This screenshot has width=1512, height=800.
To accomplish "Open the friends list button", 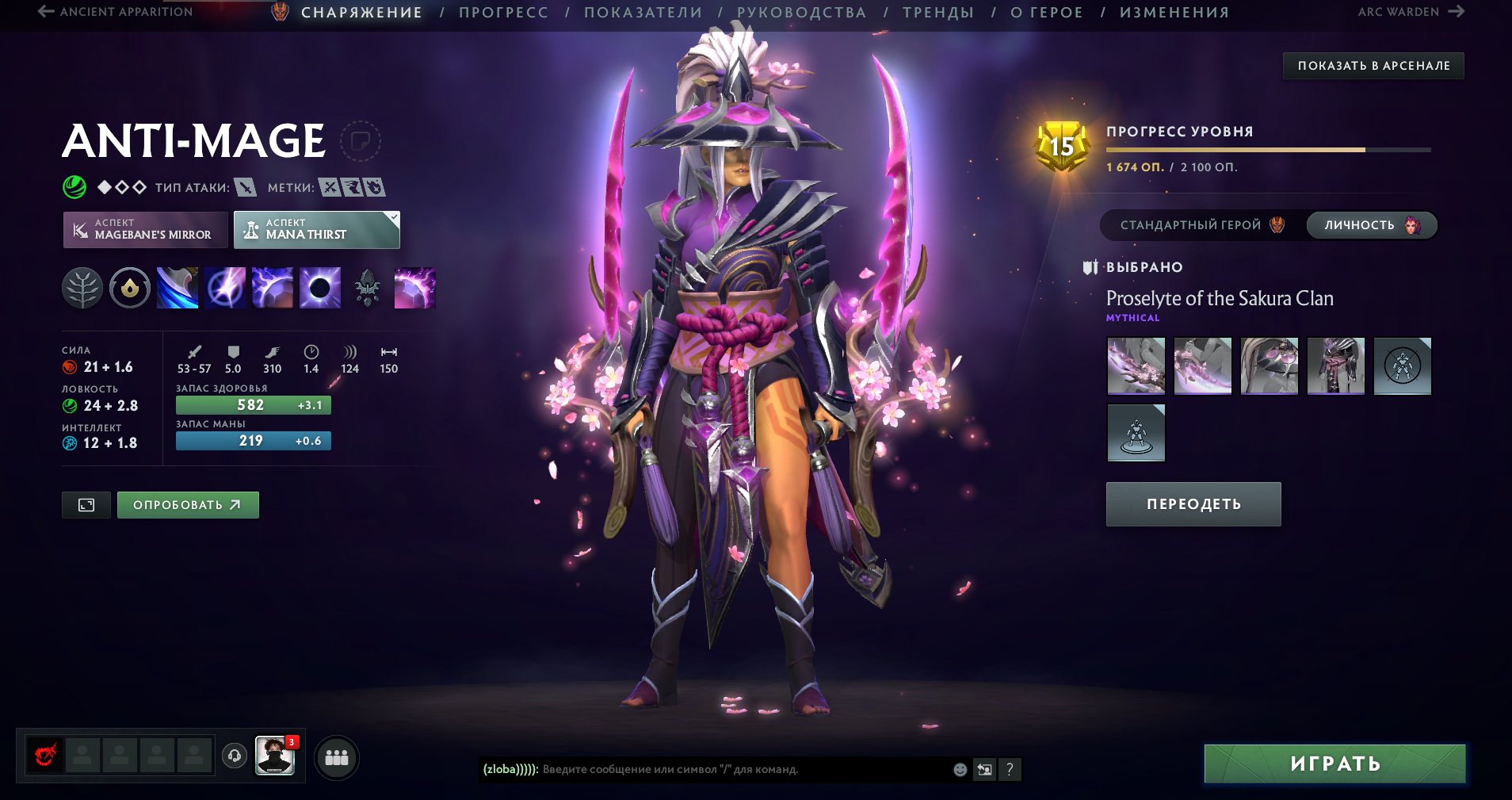I will click(337, 758).
